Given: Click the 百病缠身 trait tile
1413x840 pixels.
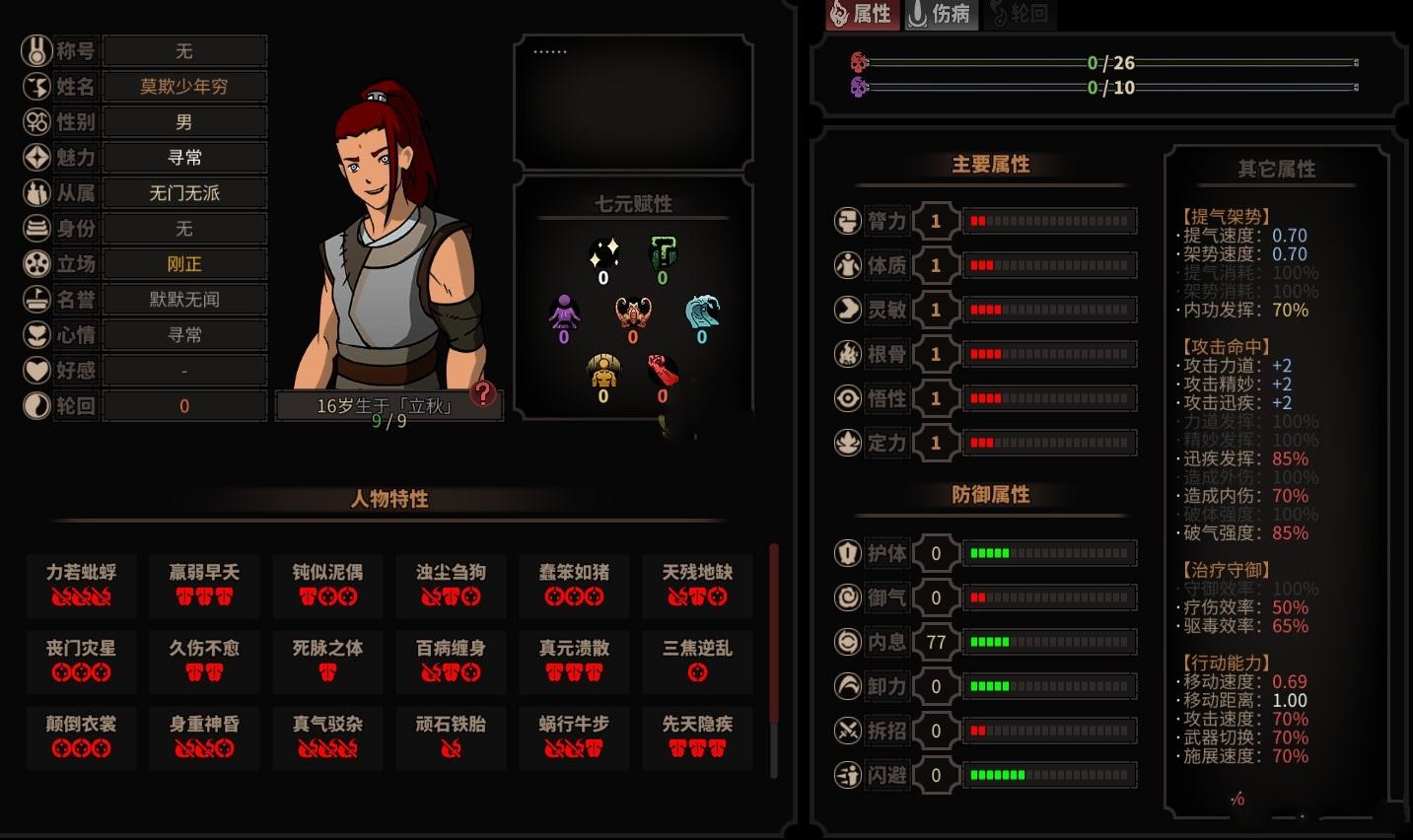Looking at the screenshot, I should pos(451,660).
